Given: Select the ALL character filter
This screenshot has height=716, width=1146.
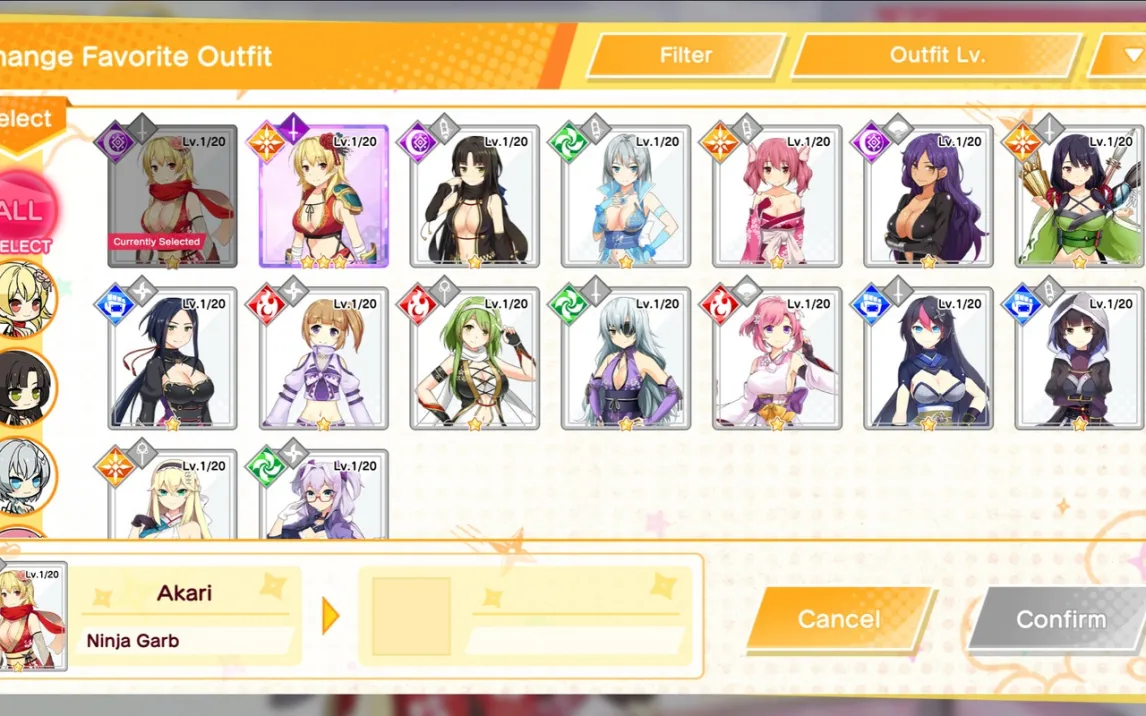Looking at the screenshot, I should pyautogui.click(x=22, y=212).
